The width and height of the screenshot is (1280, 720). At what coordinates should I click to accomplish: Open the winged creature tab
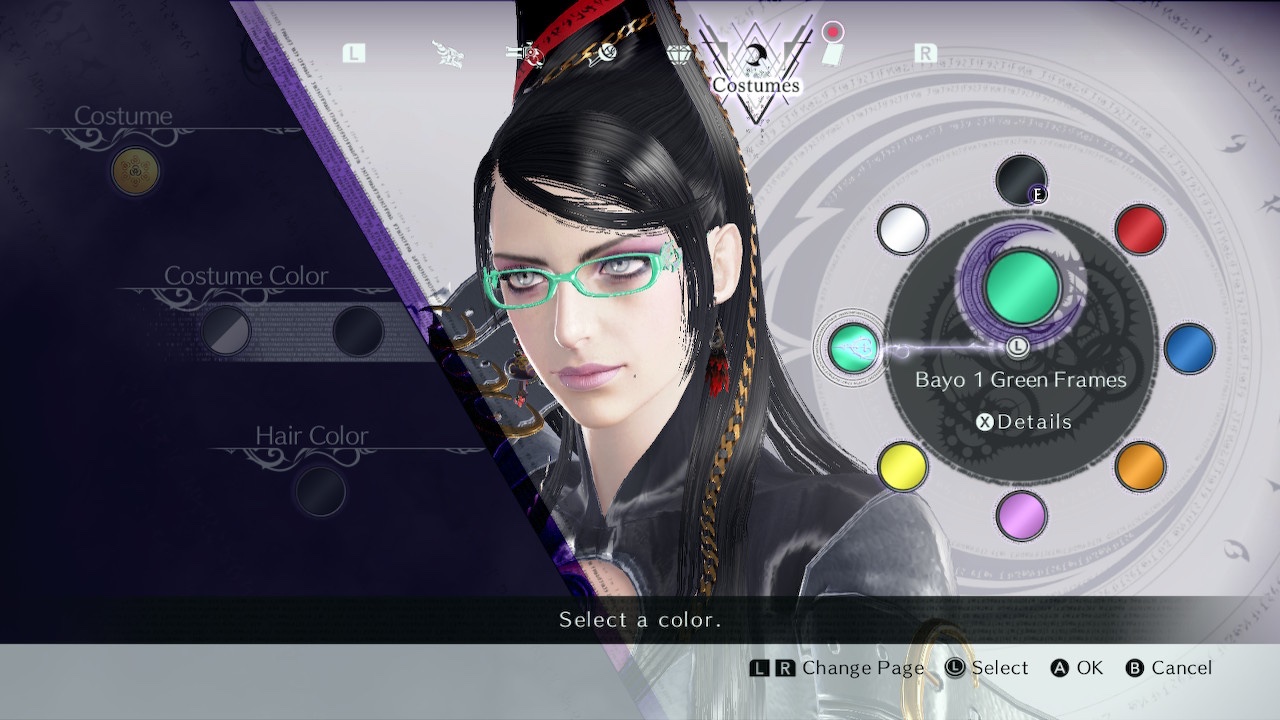pos(448,53)
